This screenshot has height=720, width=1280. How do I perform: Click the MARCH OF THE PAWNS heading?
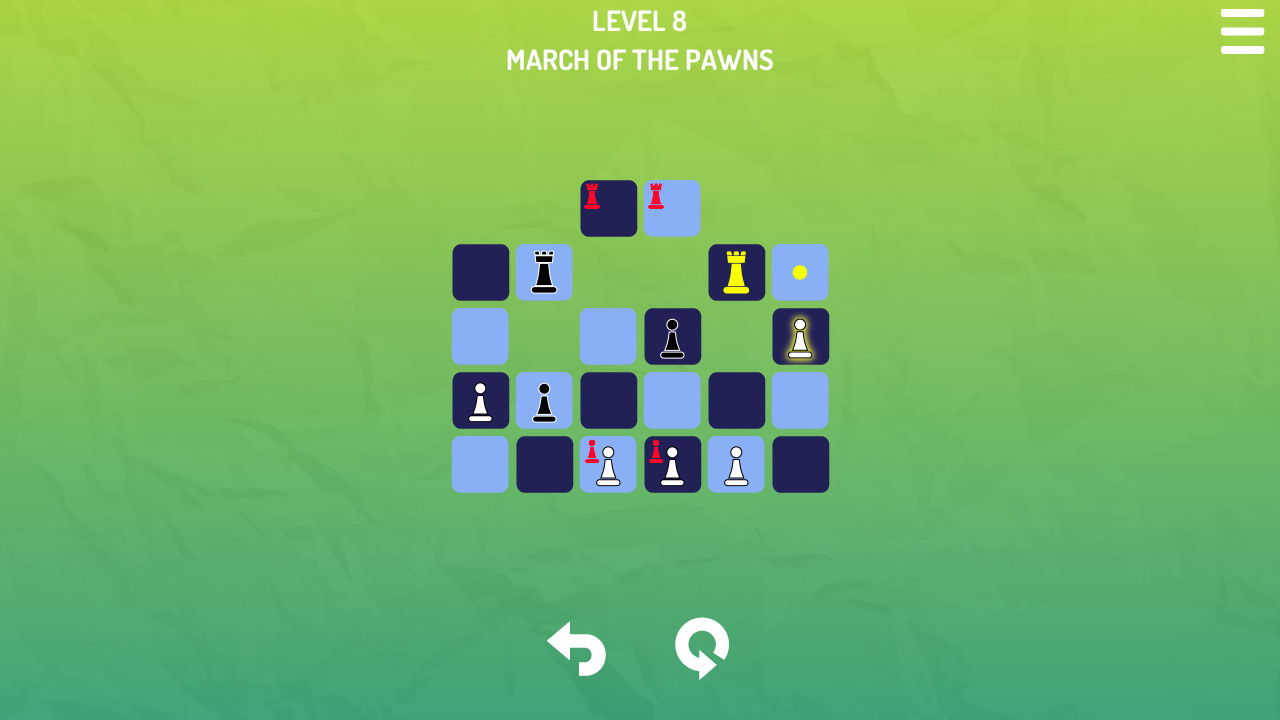pos(639,60)
